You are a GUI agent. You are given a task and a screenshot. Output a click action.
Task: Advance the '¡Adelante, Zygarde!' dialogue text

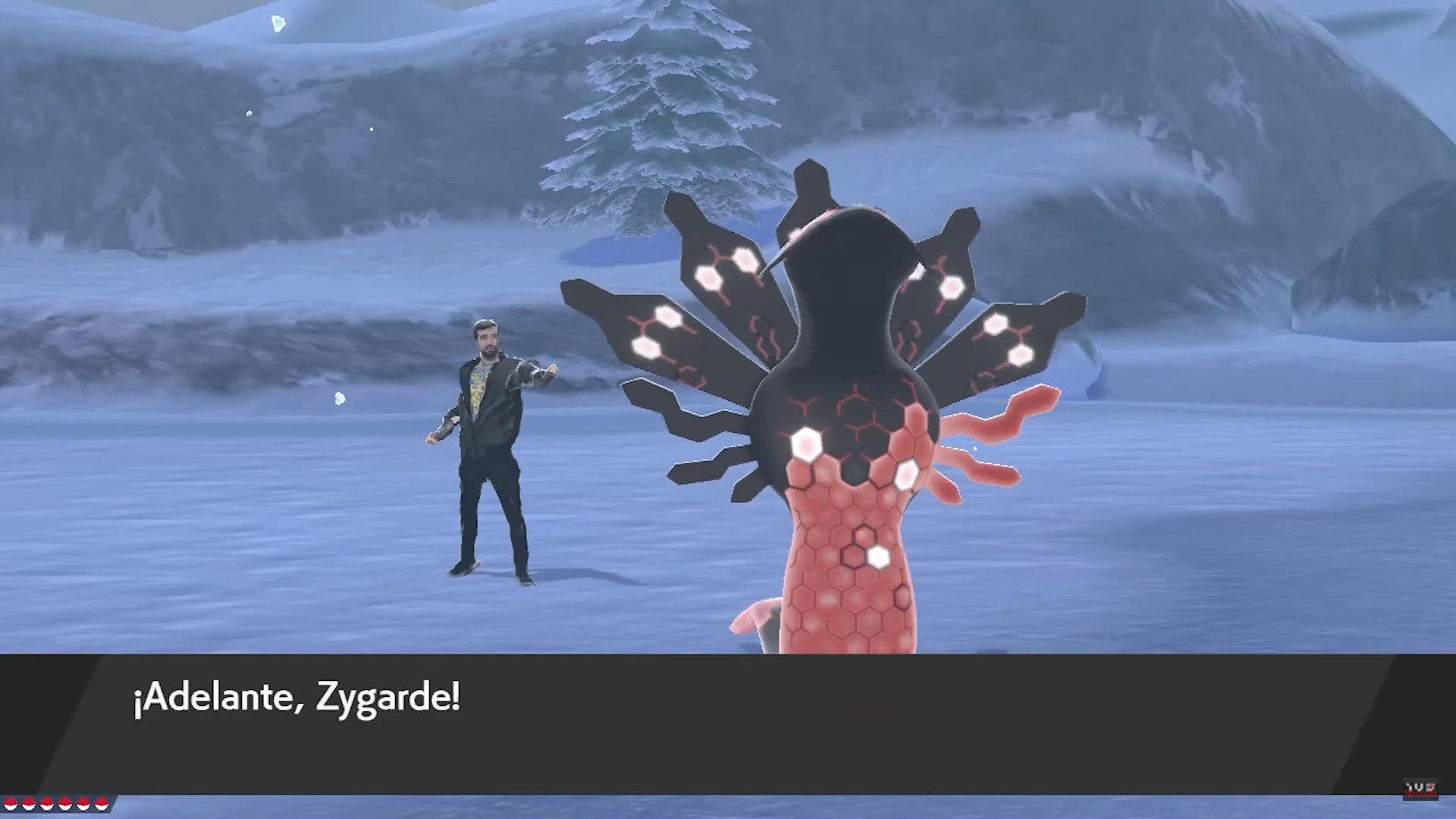pos(296,698)
